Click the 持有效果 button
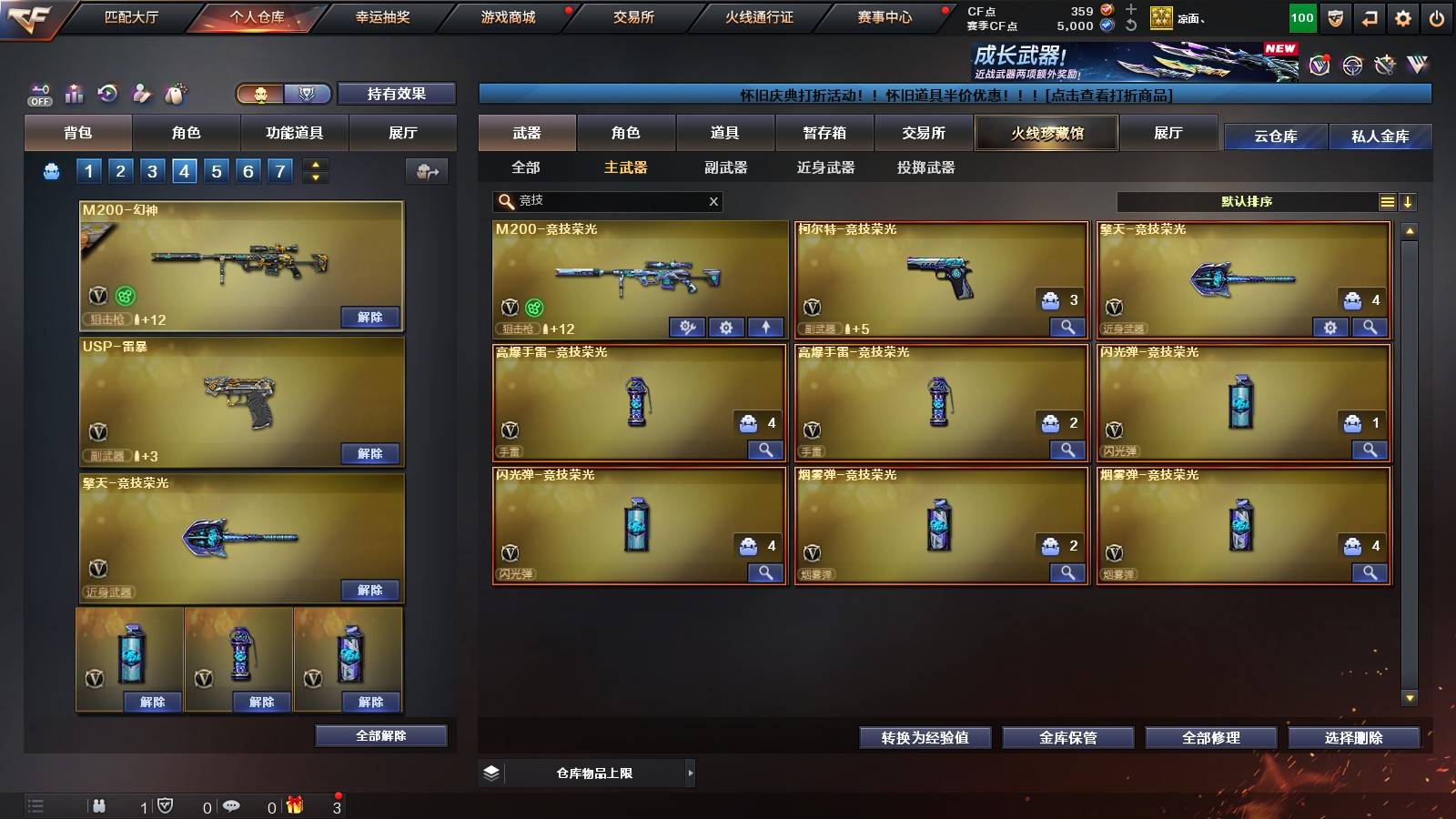Viewport: 1456px width, 819px height. 397,94
